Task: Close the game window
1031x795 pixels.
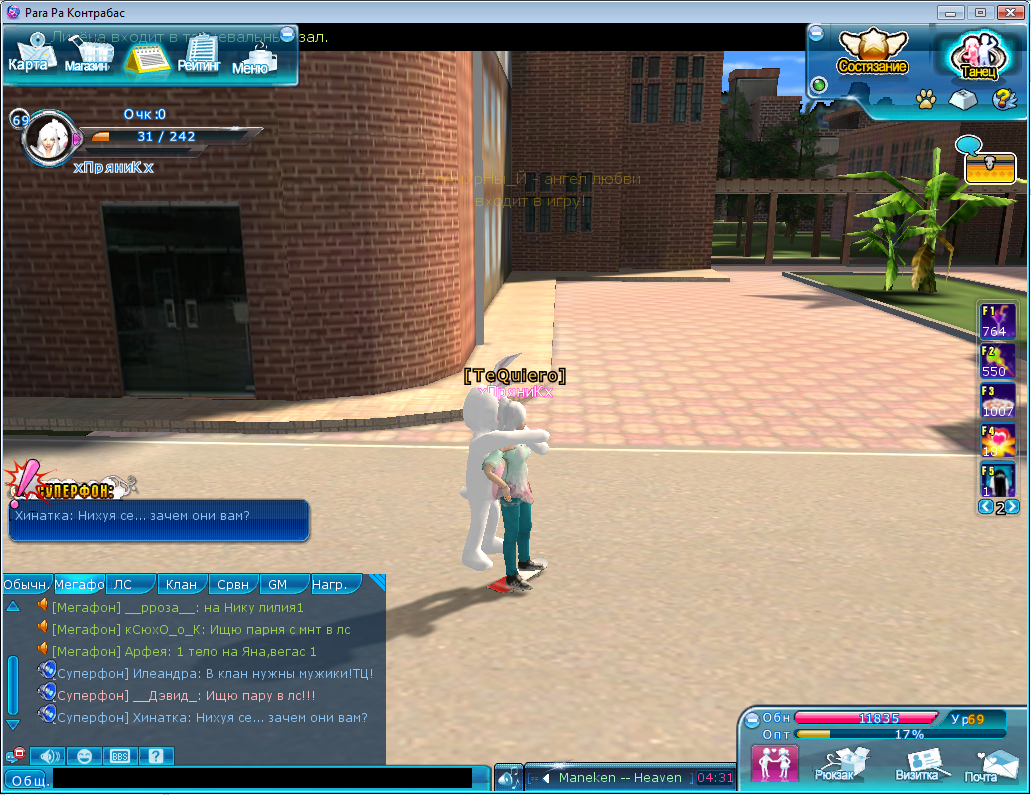Action: click(1008, 12)
